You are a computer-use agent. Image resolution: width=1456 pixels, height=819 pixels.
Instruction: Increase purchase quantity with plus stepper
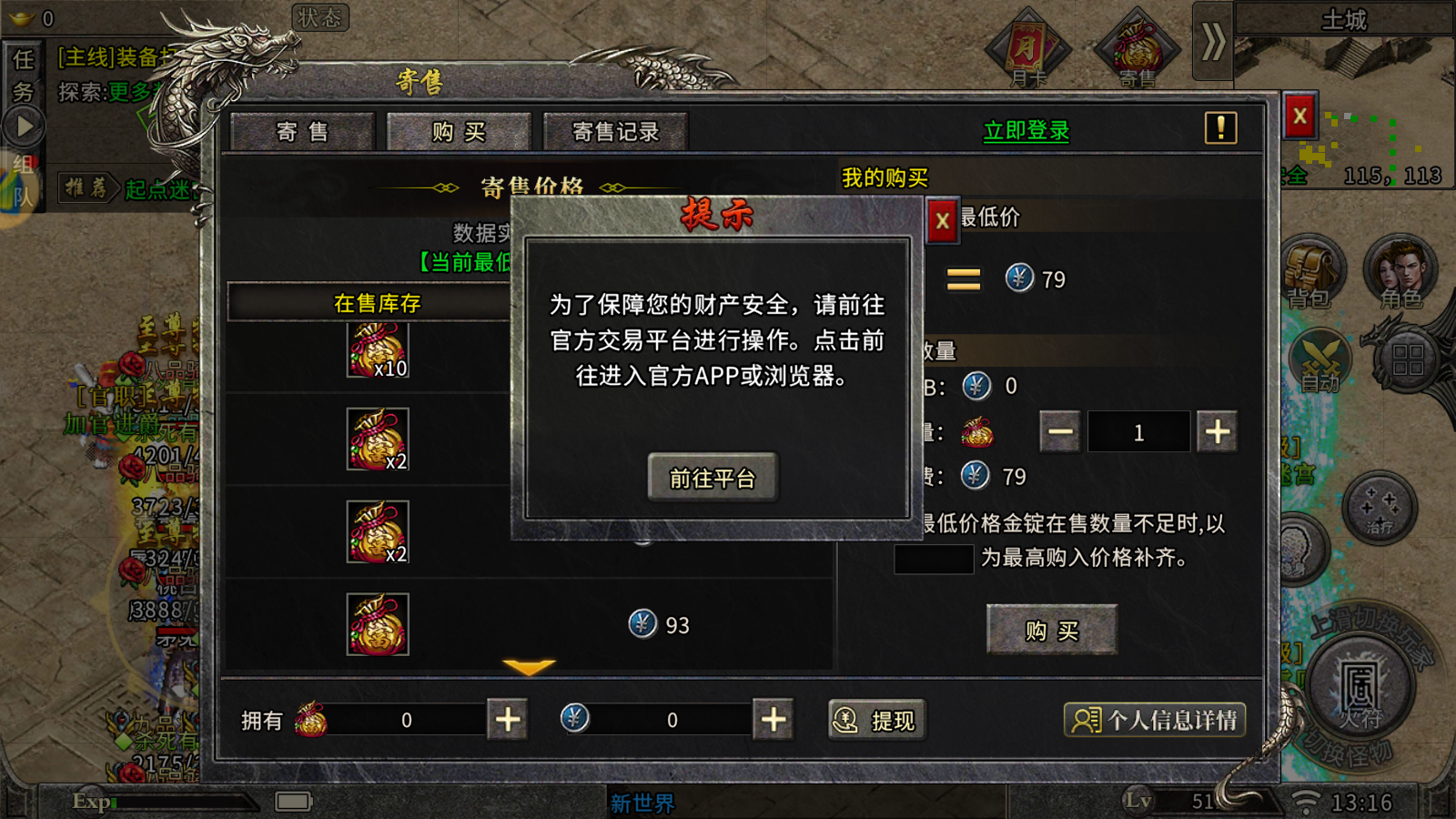1218,431
